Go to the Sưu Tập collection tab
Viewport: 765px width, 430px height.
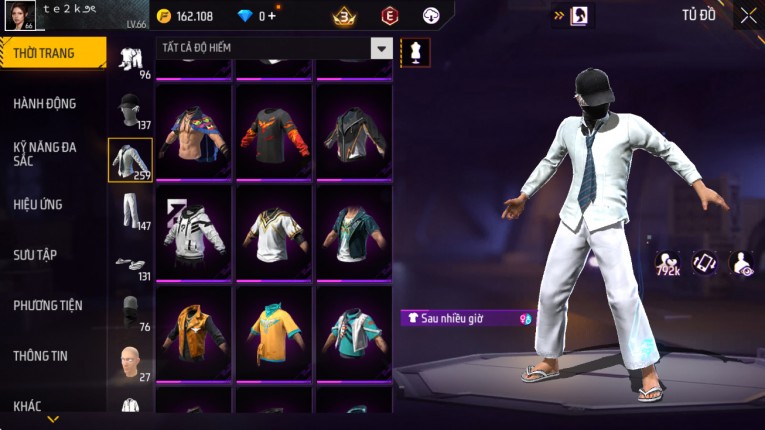pyautogui.click(x=35, y=255)
